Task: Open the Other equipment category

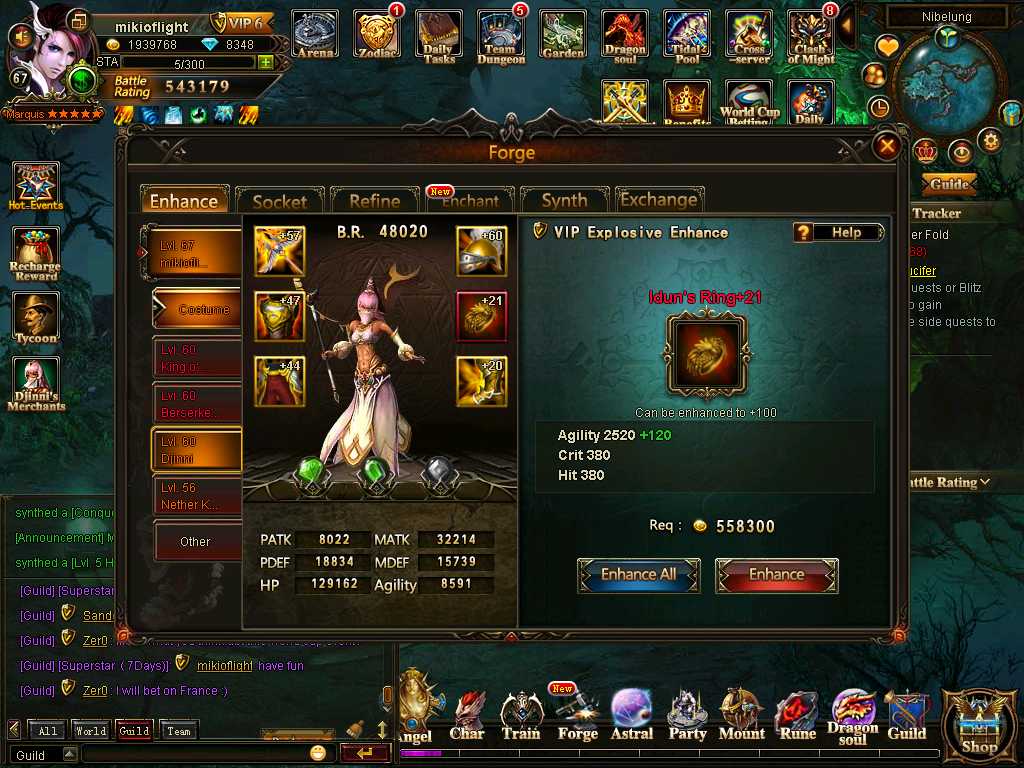Action: 197,541
